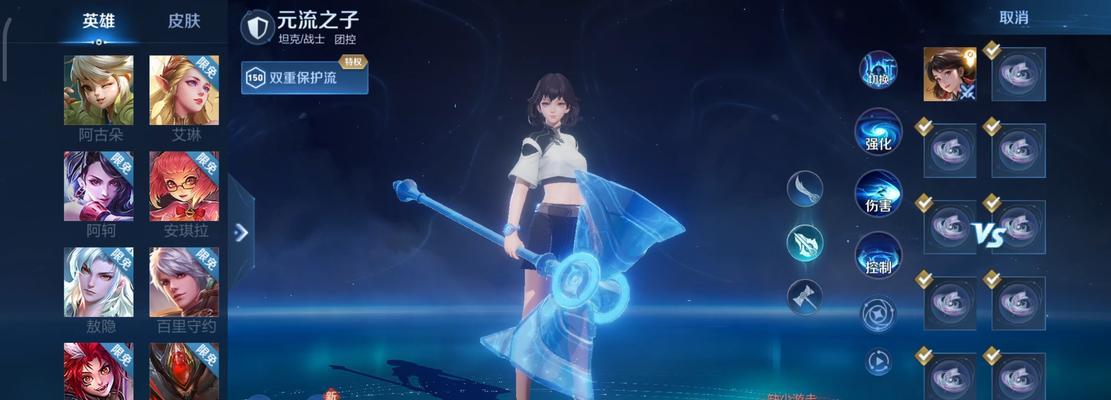Select the 控制 skill icon
The height and width of the screenshot is (400, 1111).
pyautogui.click(x=878, y=255)
